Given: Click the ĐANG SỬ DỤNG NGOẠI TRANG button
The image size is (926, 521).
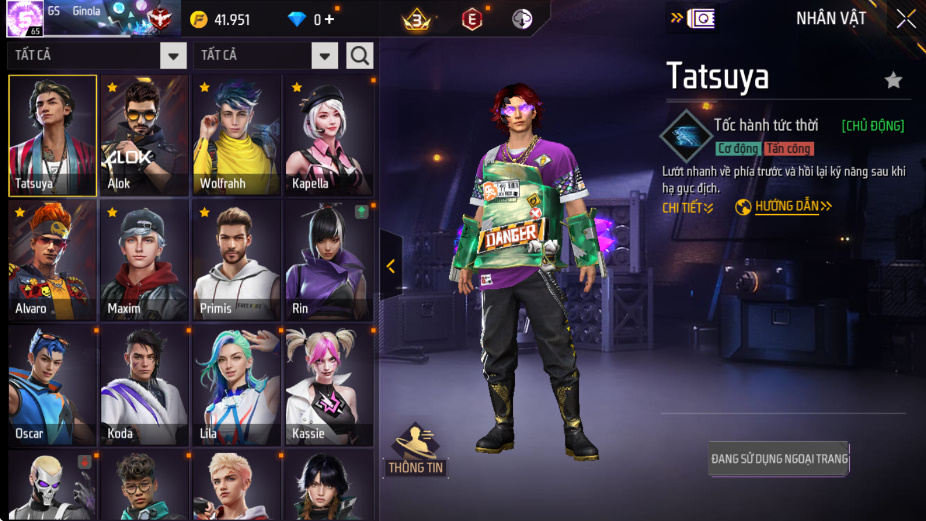Looking at the screenshot, I should click(x=779, y=459).
